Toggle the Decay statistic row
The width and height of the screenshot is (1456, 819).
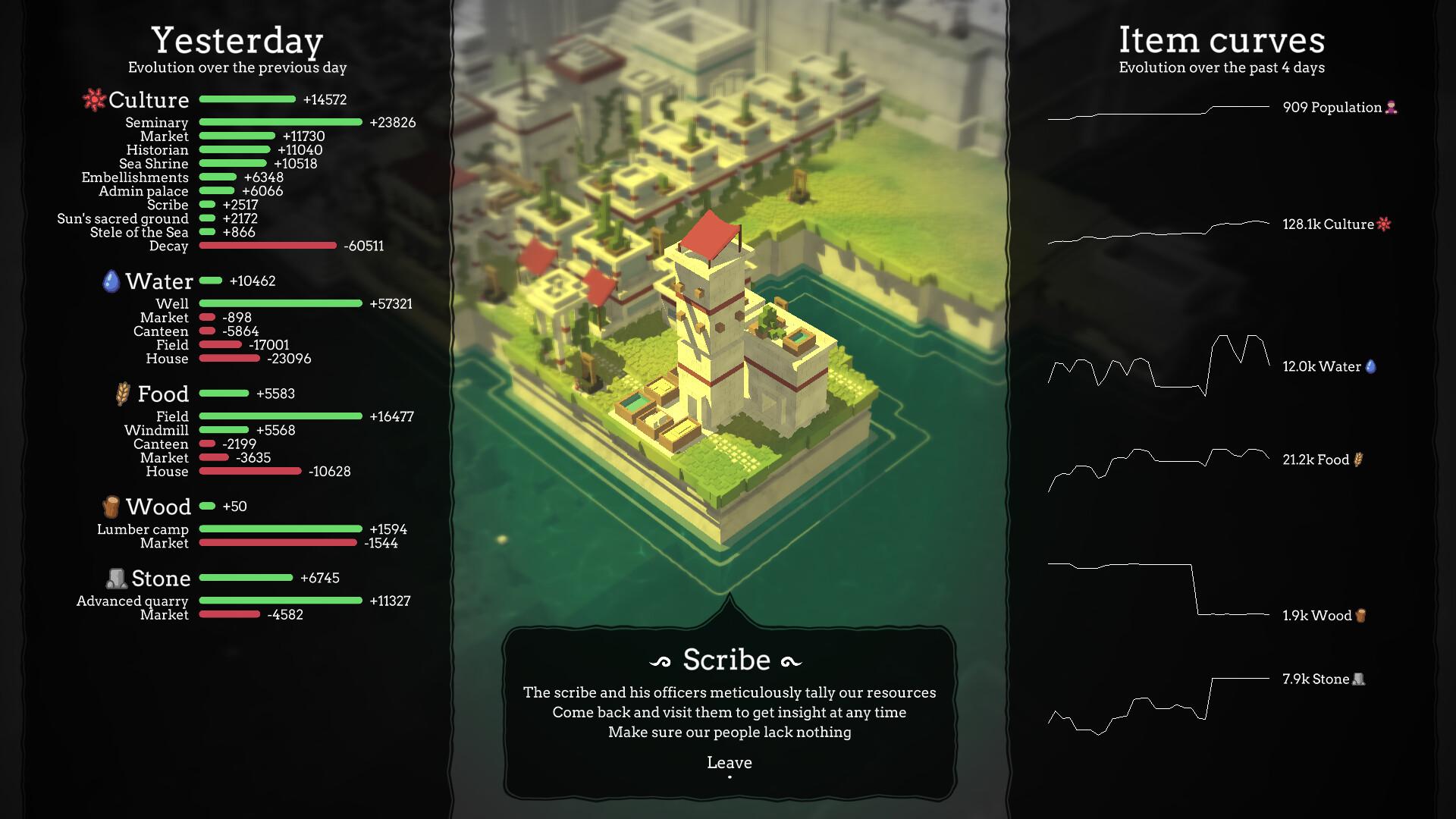pyautogui.click(x=169, y=246)
